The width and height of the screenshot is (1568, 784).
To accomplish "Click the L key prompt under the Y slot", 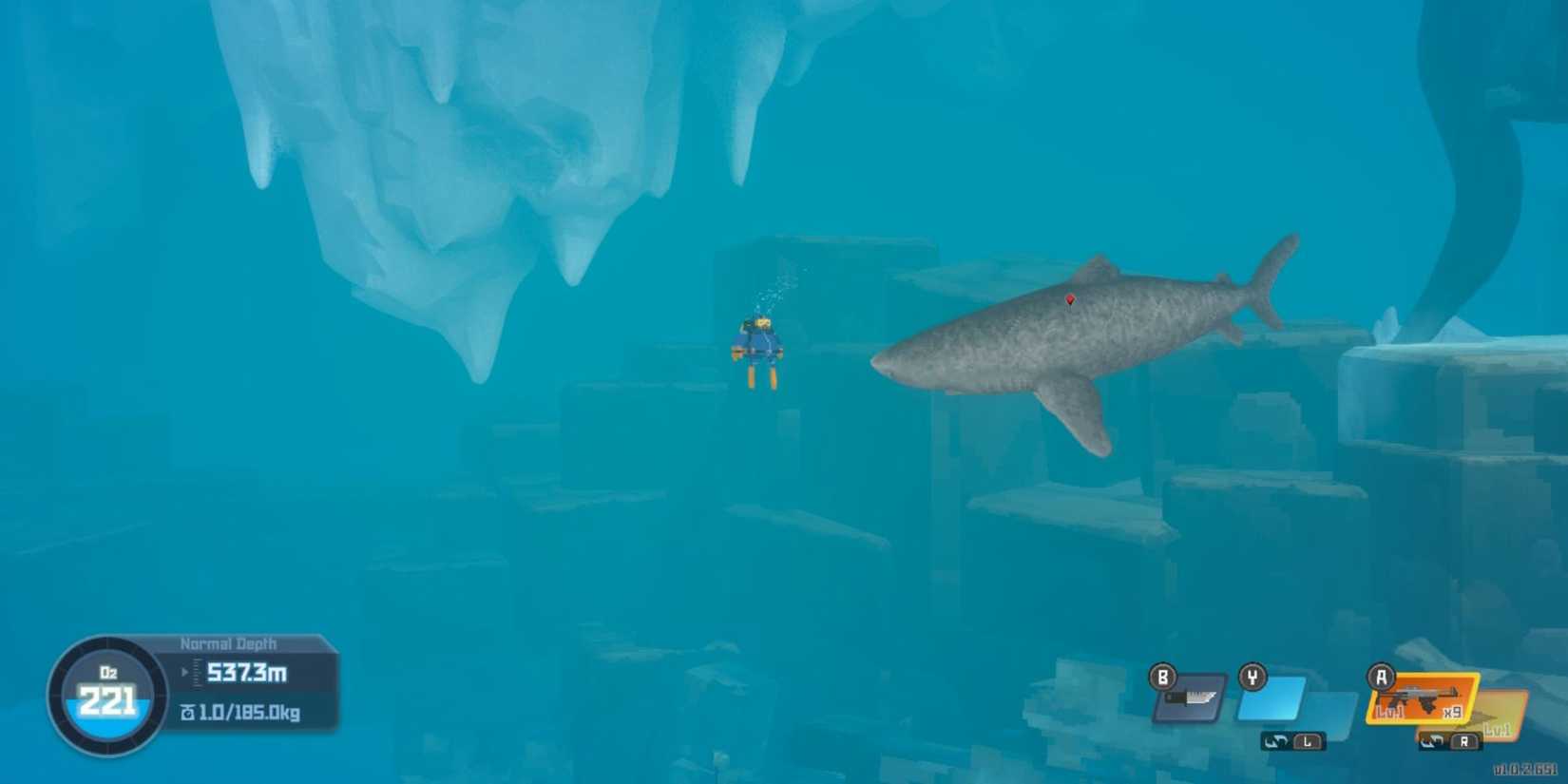I will 1309,741.
